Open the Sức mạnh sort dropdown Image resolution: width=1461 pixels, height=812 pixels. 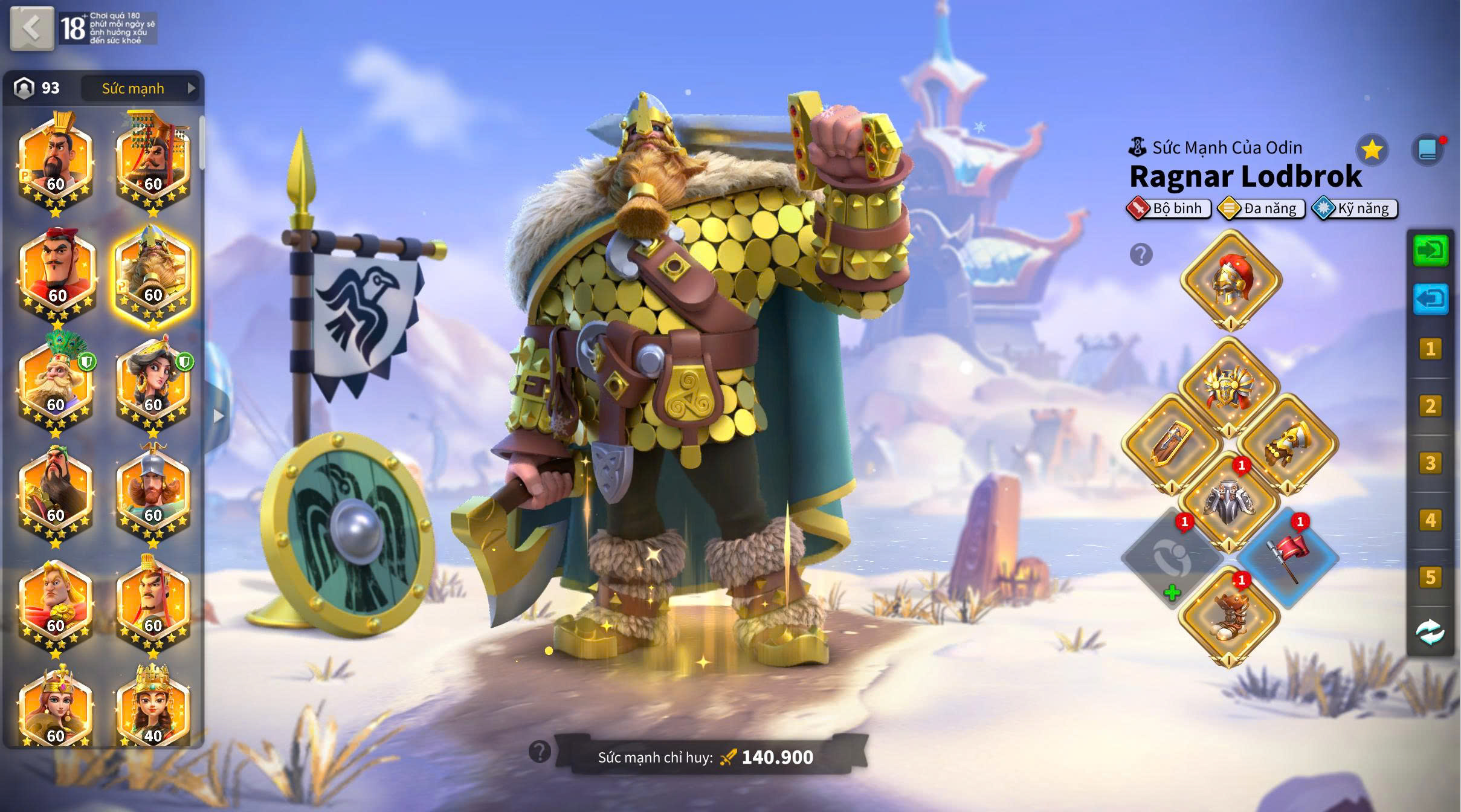(x=140, y=88)
